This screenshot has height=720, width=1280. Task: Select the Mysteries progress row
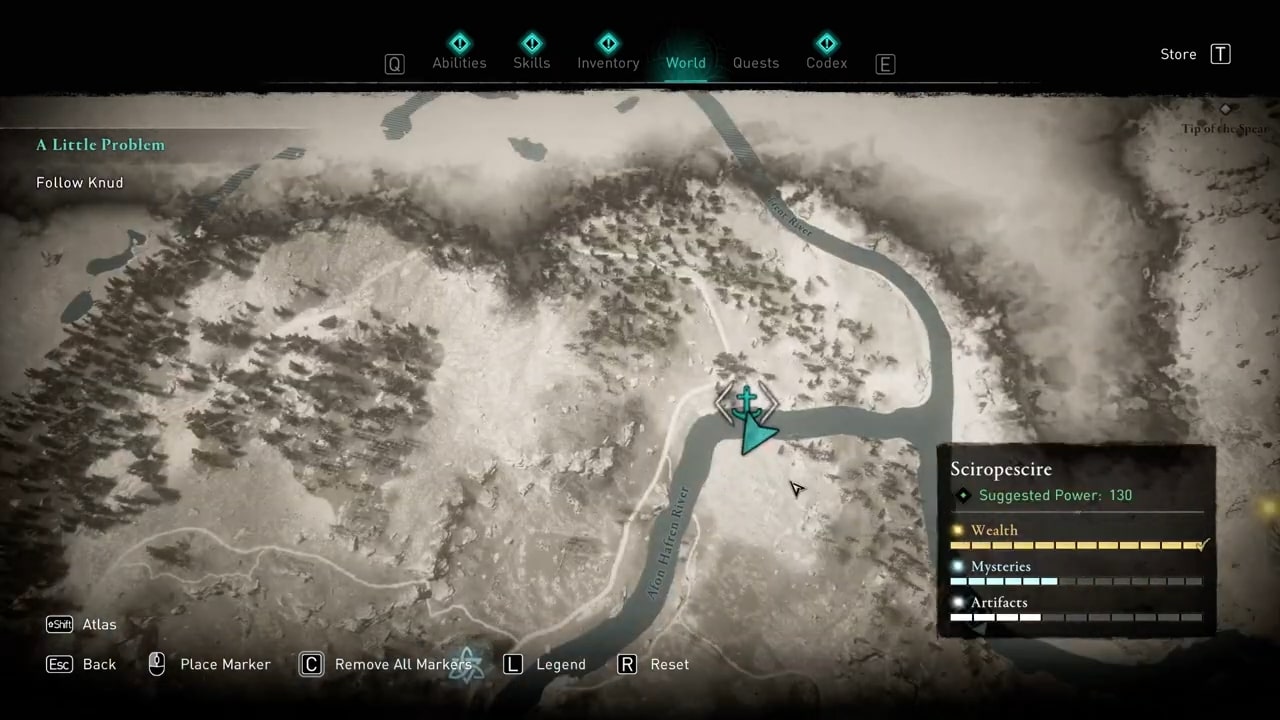(x=1076, y=573)
